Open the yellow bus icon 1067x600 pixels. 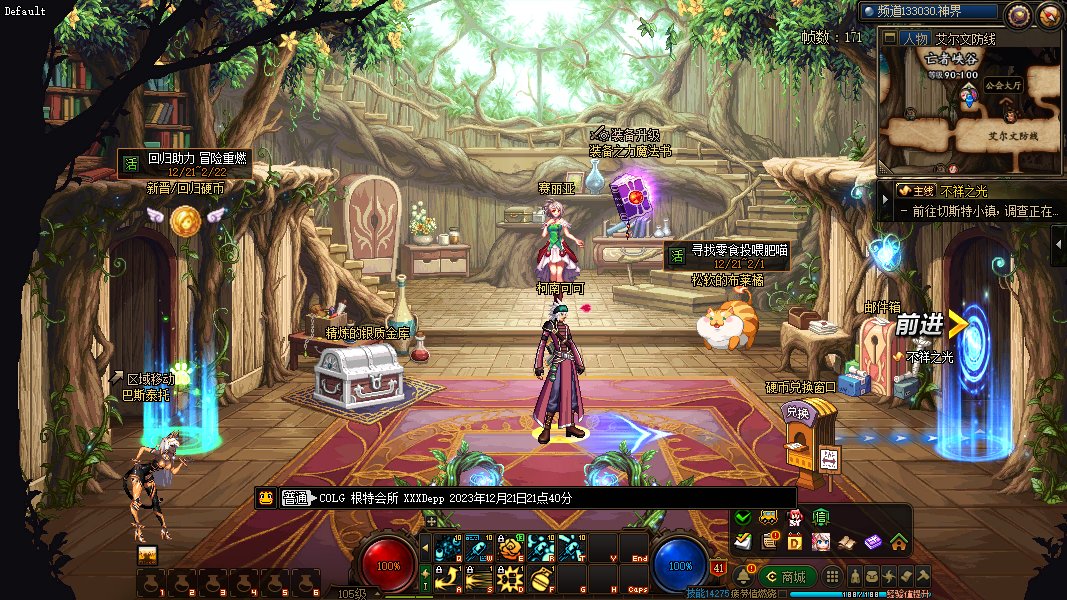coord(769,517)
